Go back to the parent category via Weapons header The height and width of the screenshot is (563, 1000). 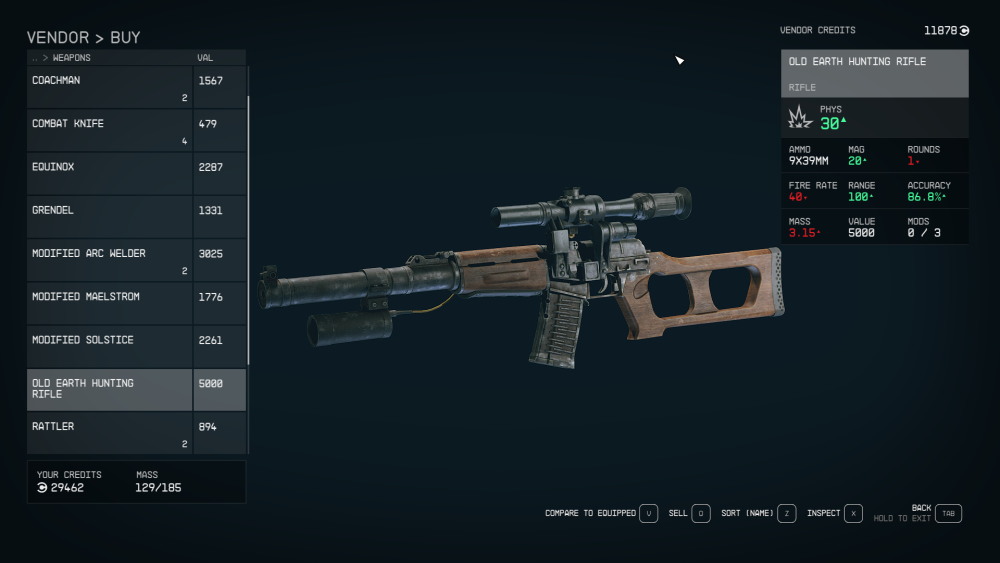[70, 58]
